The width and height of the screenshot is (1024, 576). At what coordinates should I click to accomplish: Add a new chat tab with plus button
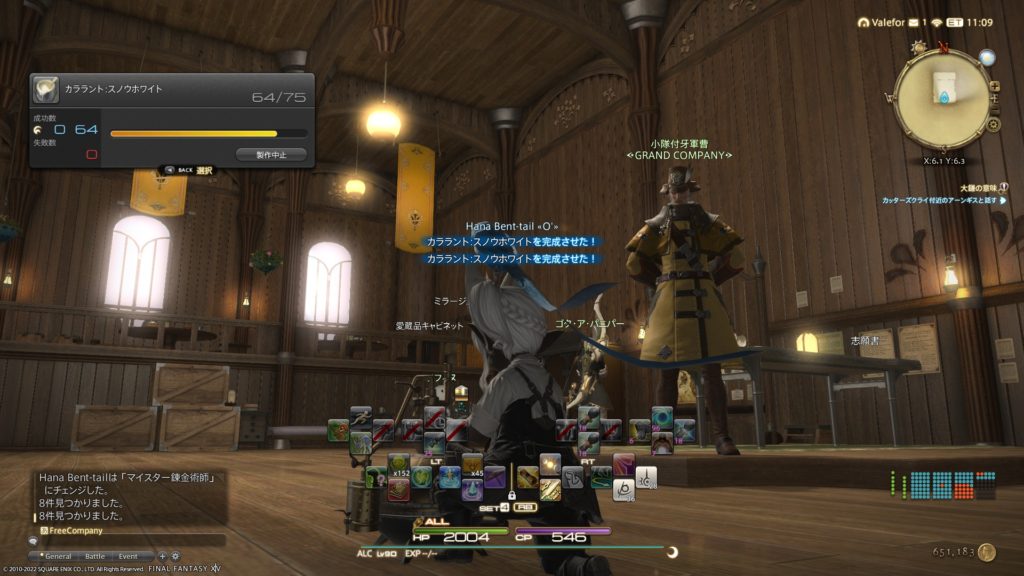pos(164,556)
